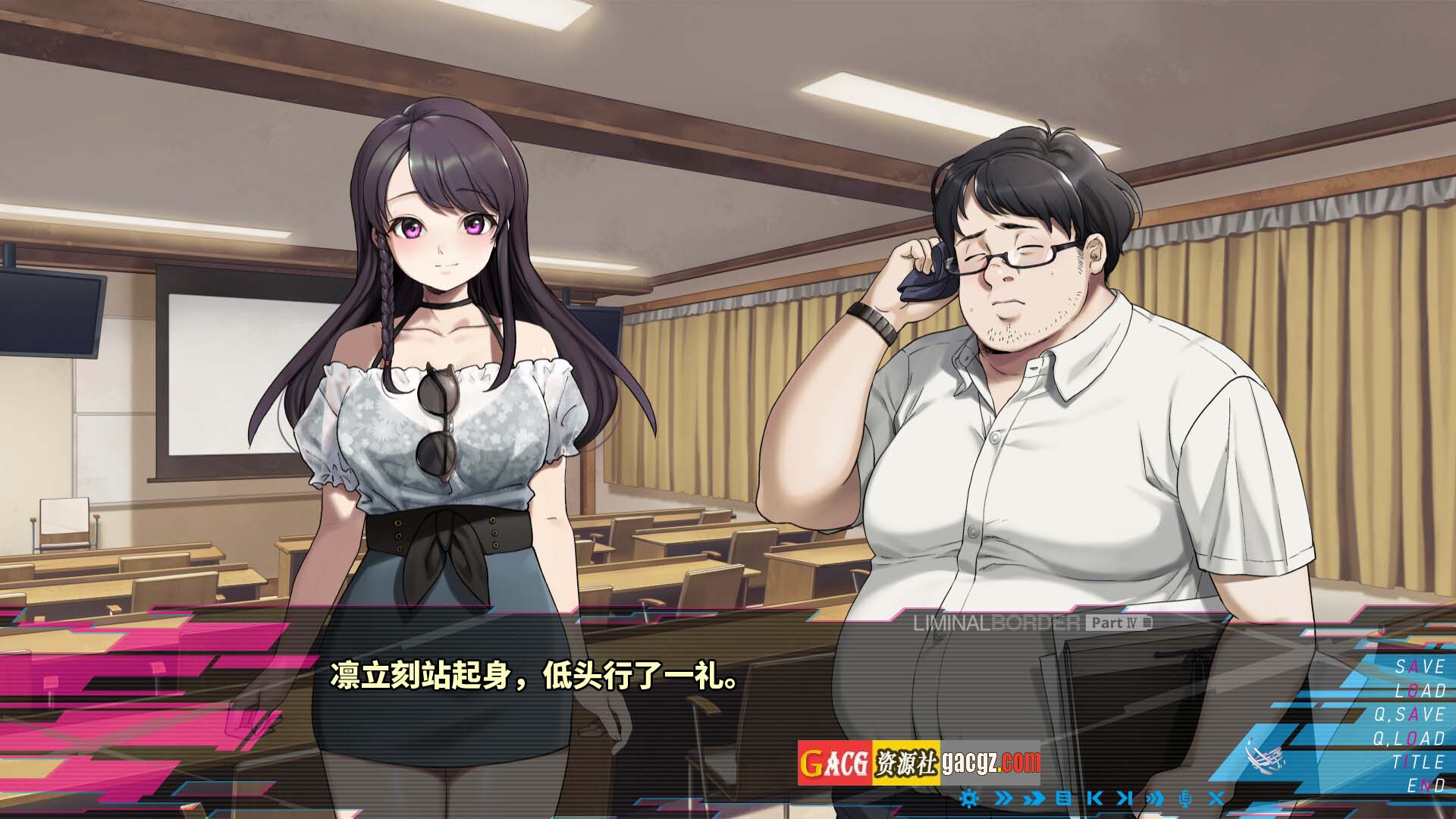Click the thin double-chevron auto-play icon
The height and width of the screenshot is (819, 1456).
[x=1003, y=798]
